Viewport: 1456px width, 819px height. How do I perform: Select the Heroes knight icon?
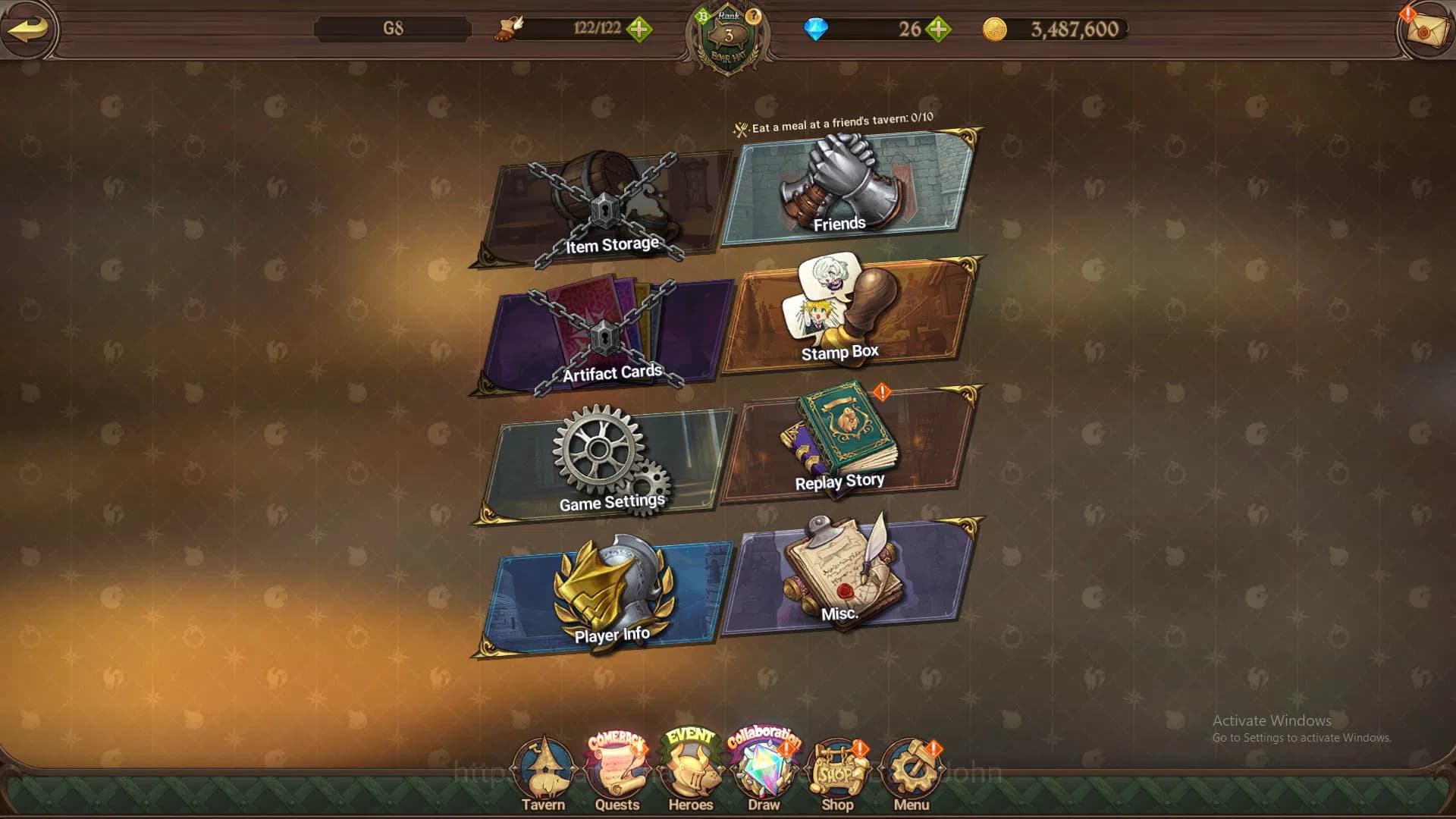point(689,766)
